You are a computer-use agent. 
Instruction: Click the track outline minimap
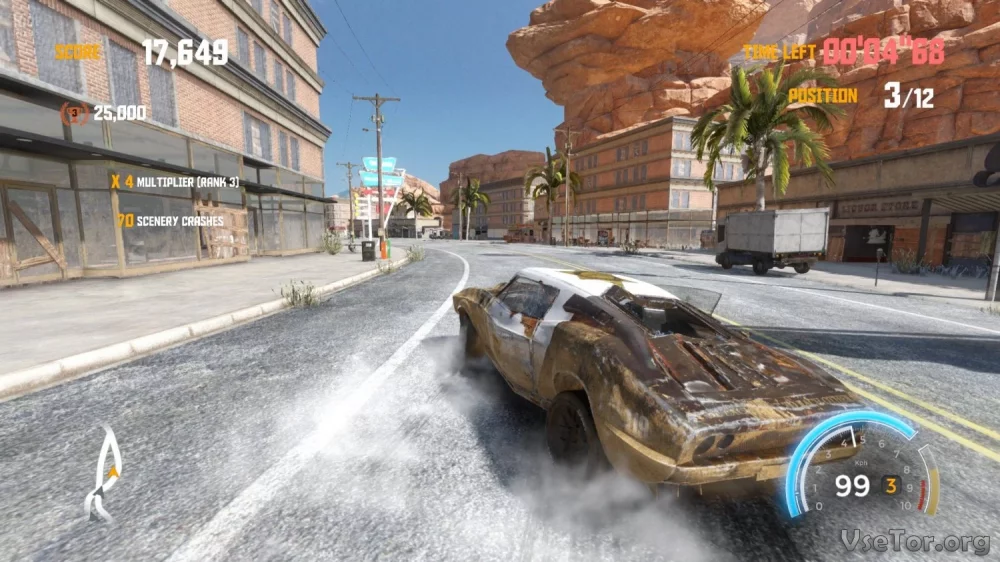(102, 474)
